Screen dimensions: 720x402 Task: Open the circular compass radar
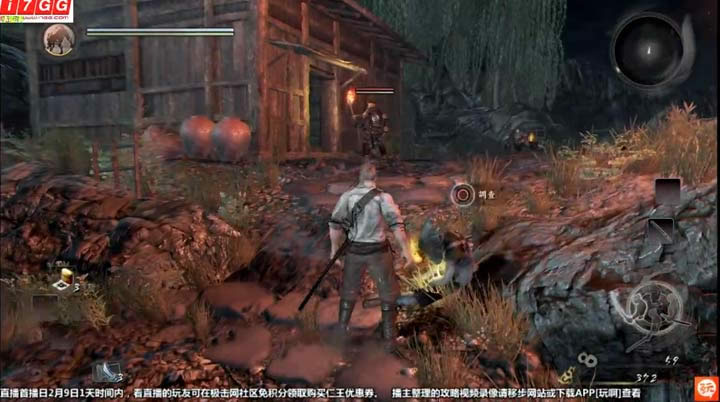pos(649,48)
